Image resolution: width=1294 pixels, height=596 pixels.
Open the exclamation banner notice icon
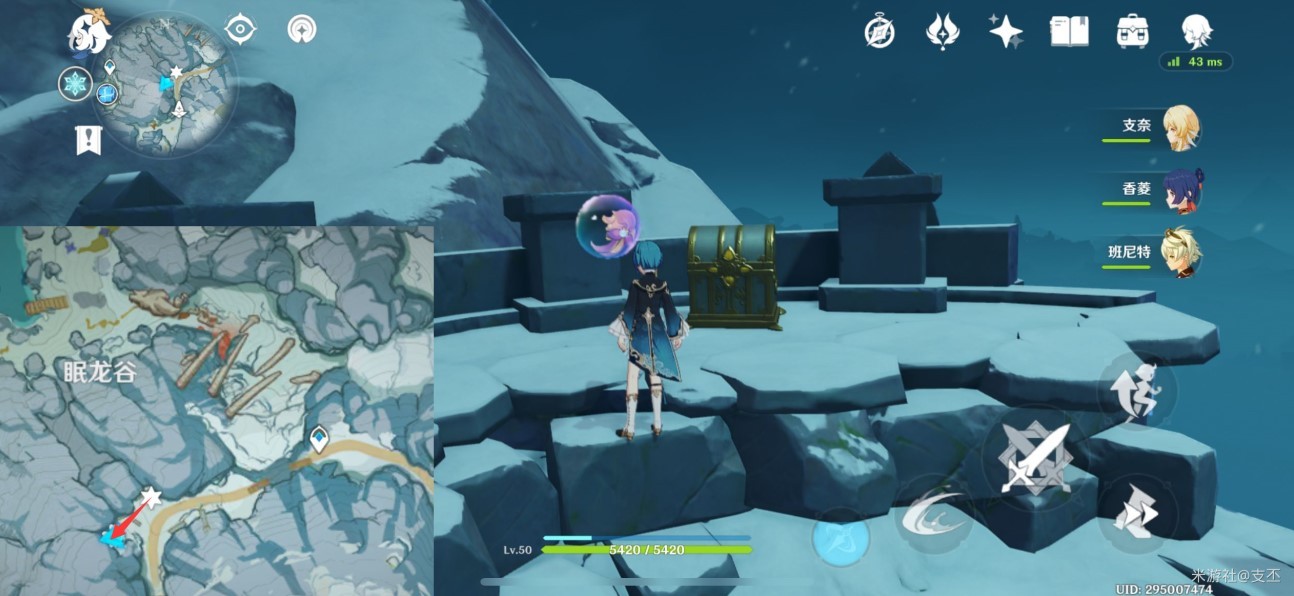[88, 140]
